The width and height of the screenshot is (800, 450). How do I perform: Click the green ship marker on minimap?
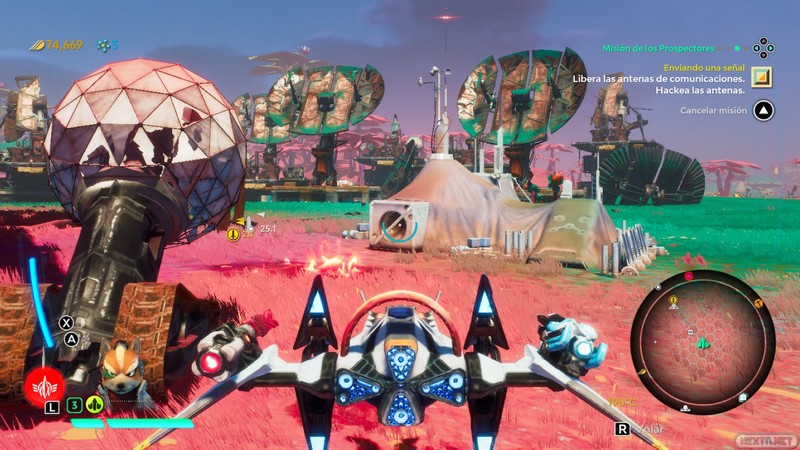[703, 344]
